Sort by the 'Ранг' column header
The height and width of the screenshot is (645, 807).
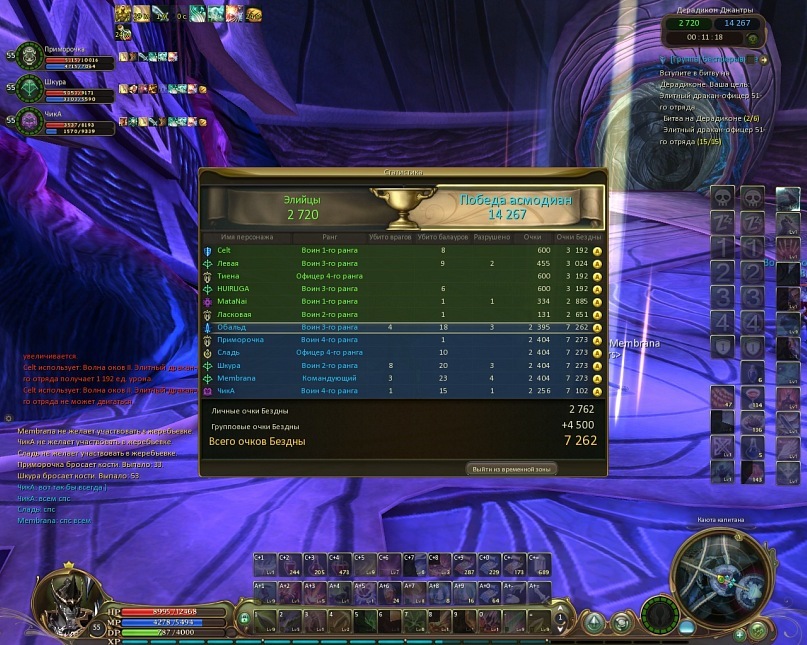329,237
